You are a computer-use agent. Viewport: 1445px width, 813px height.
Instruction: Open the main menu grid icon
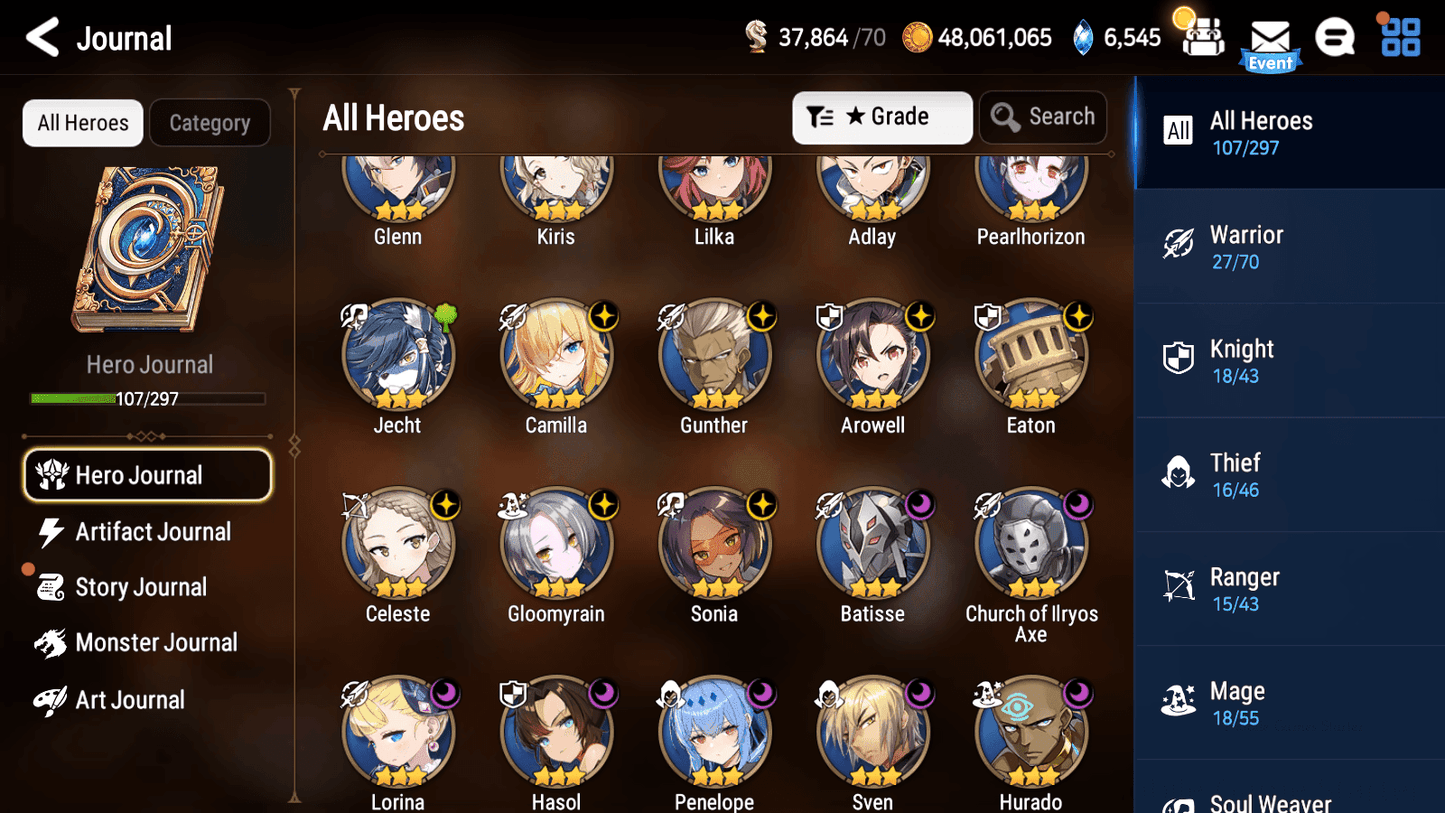1399,37
